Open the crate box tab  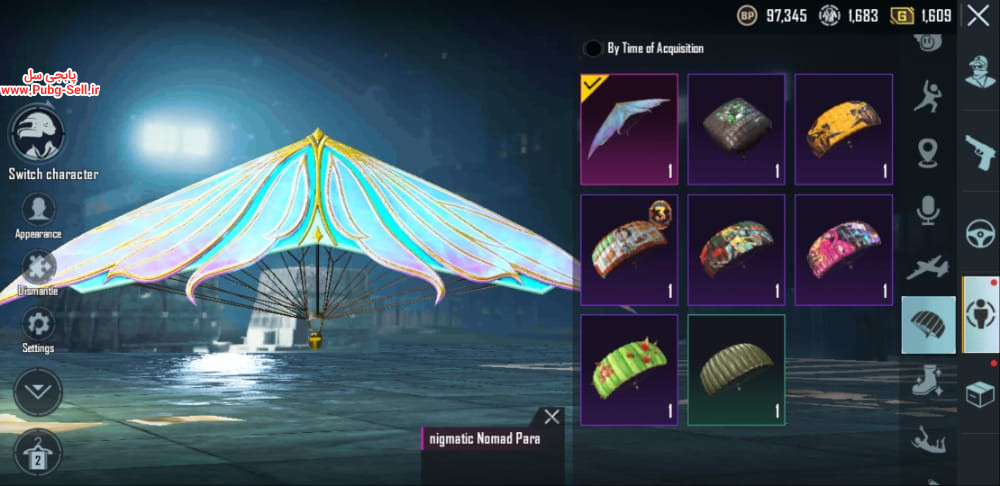pos(980,394)
